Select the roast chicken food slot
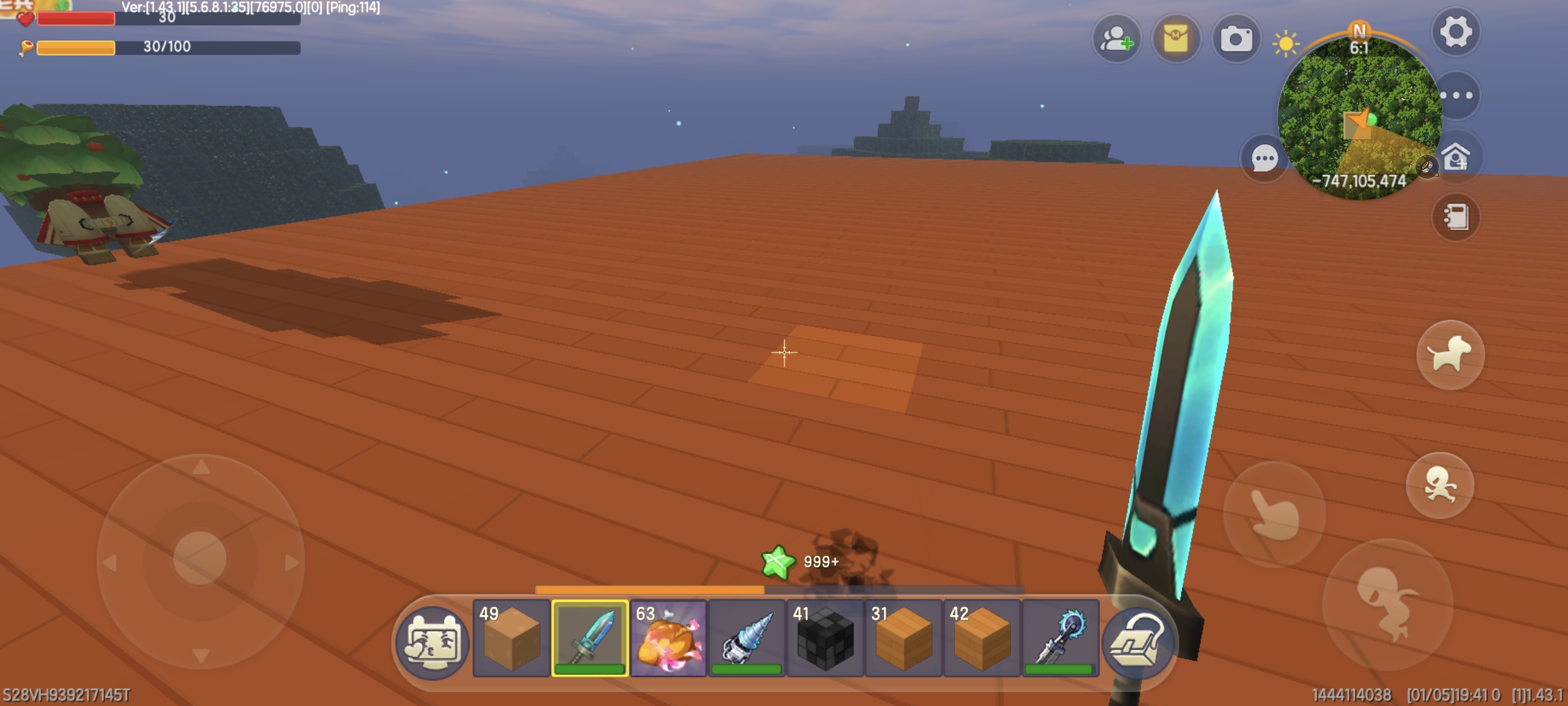Viewport: 1568px width, 706px height. (x=668, y=638)
